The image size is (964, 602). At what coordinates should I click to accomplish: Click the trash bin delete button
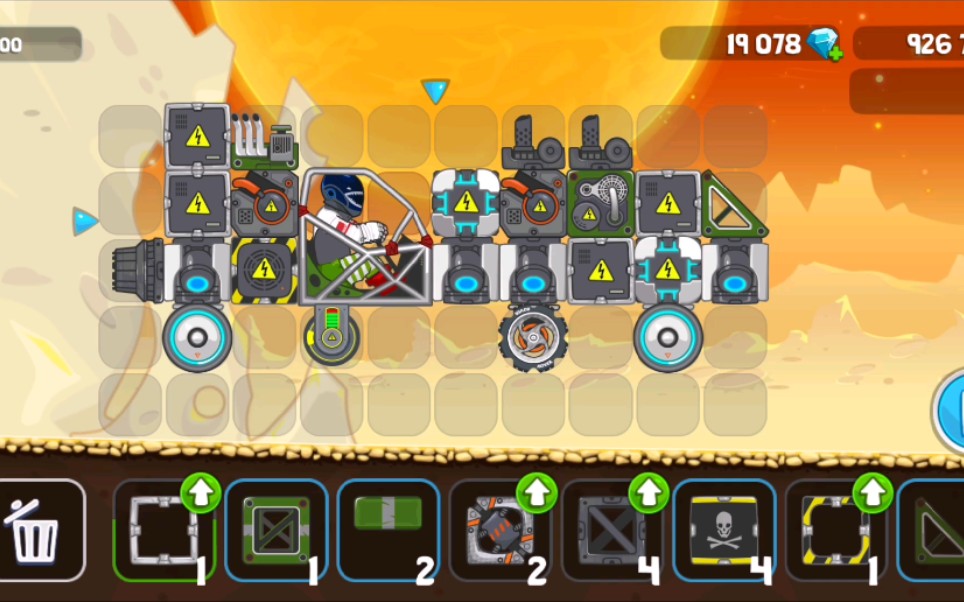(36, 530)
